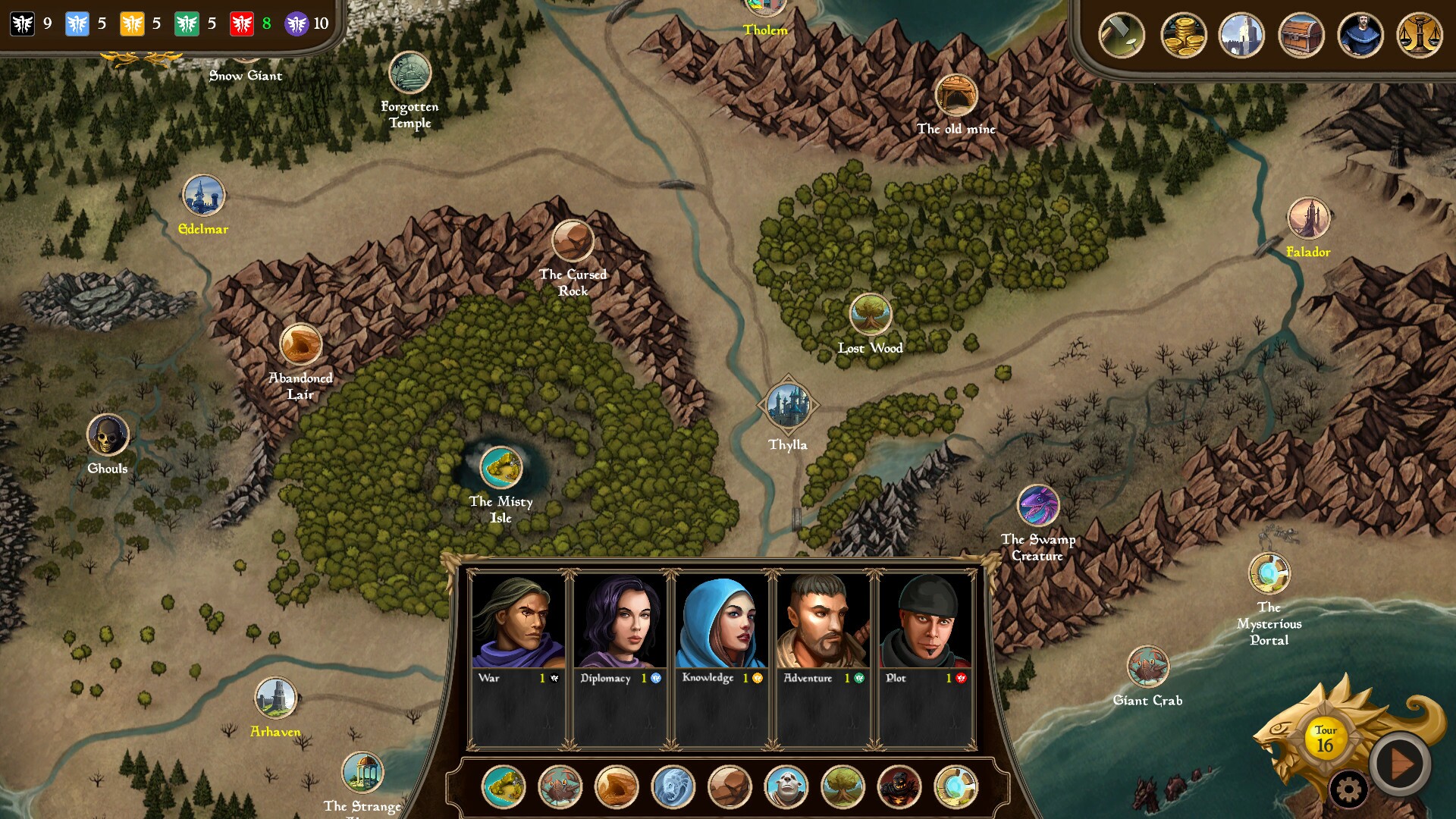Click the Thylla city map marker
This screenshot has height=819, width=1456.
coord(788,405)
